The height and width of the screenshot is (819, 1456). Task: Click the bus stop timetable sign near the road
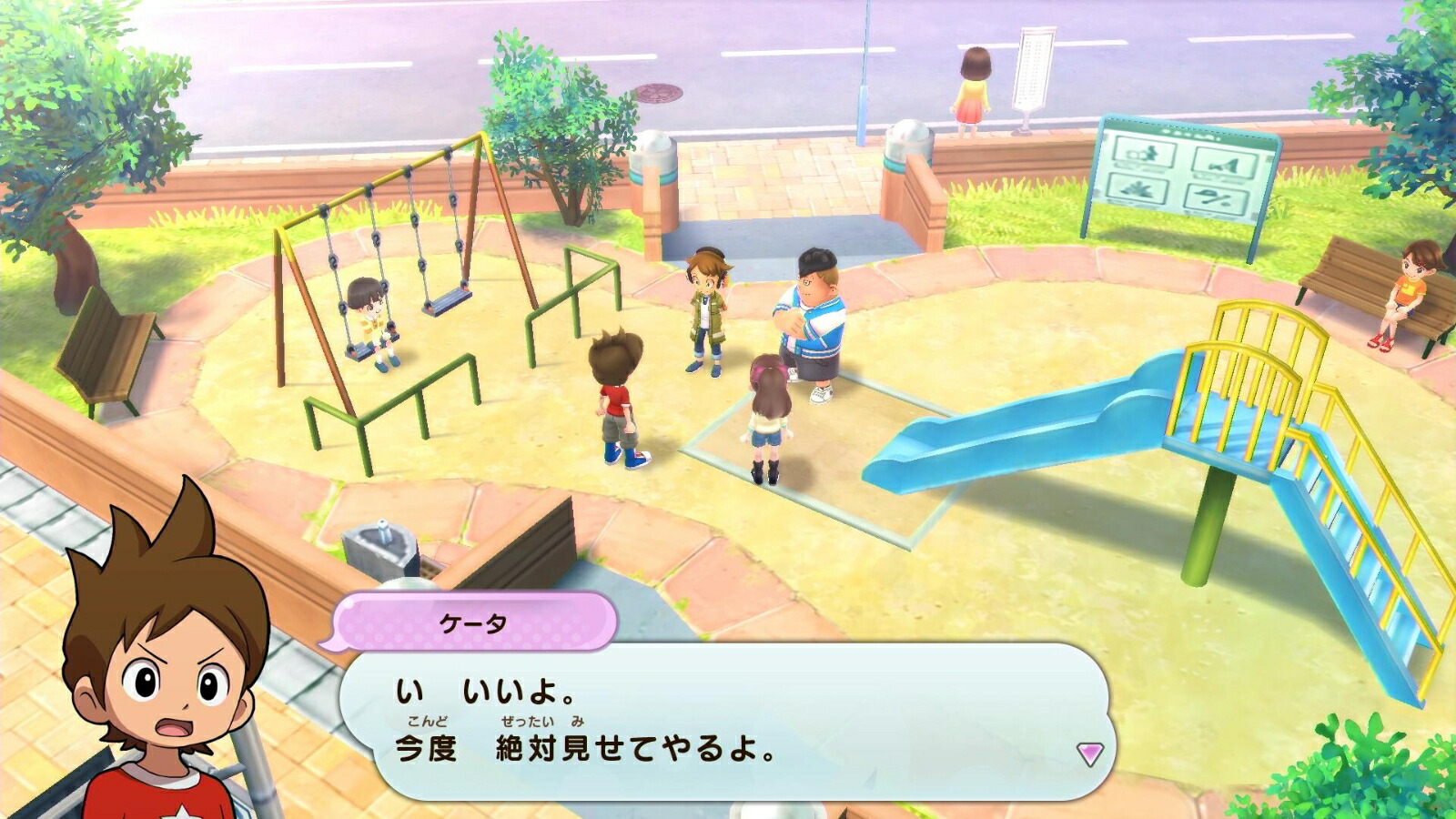(1035, 68)
